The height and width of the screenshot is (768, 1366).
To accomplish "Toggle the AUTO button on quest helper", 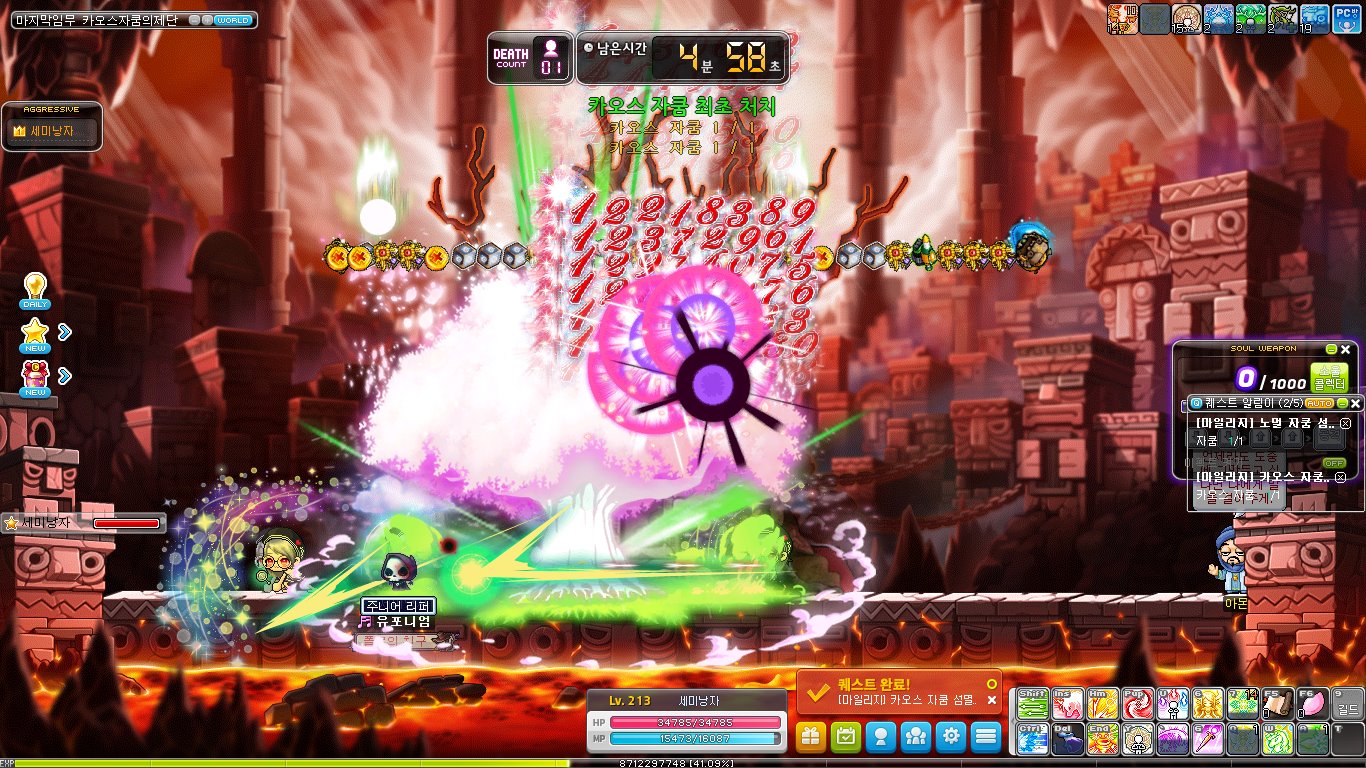I will 1318,403.
